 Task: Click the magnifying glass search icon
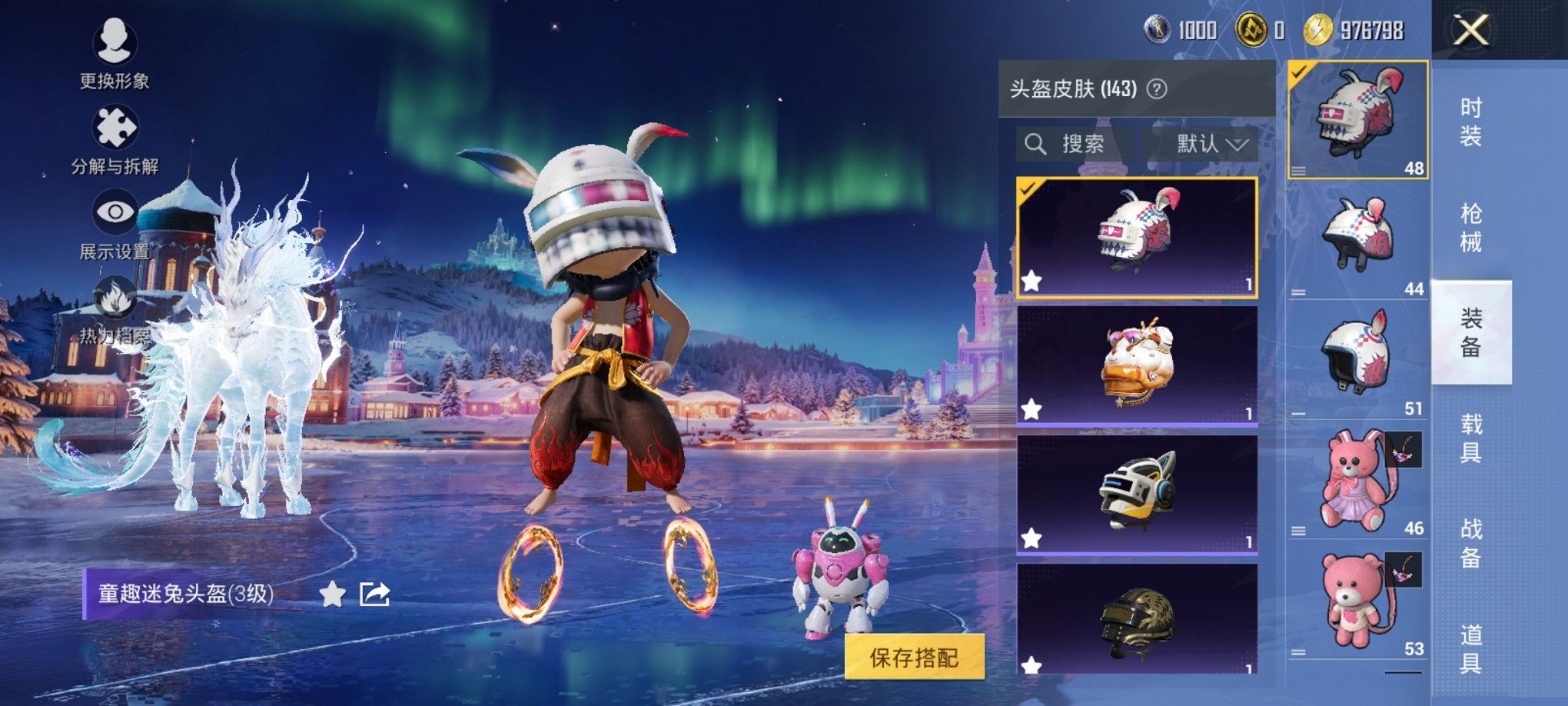(1036, 144)
